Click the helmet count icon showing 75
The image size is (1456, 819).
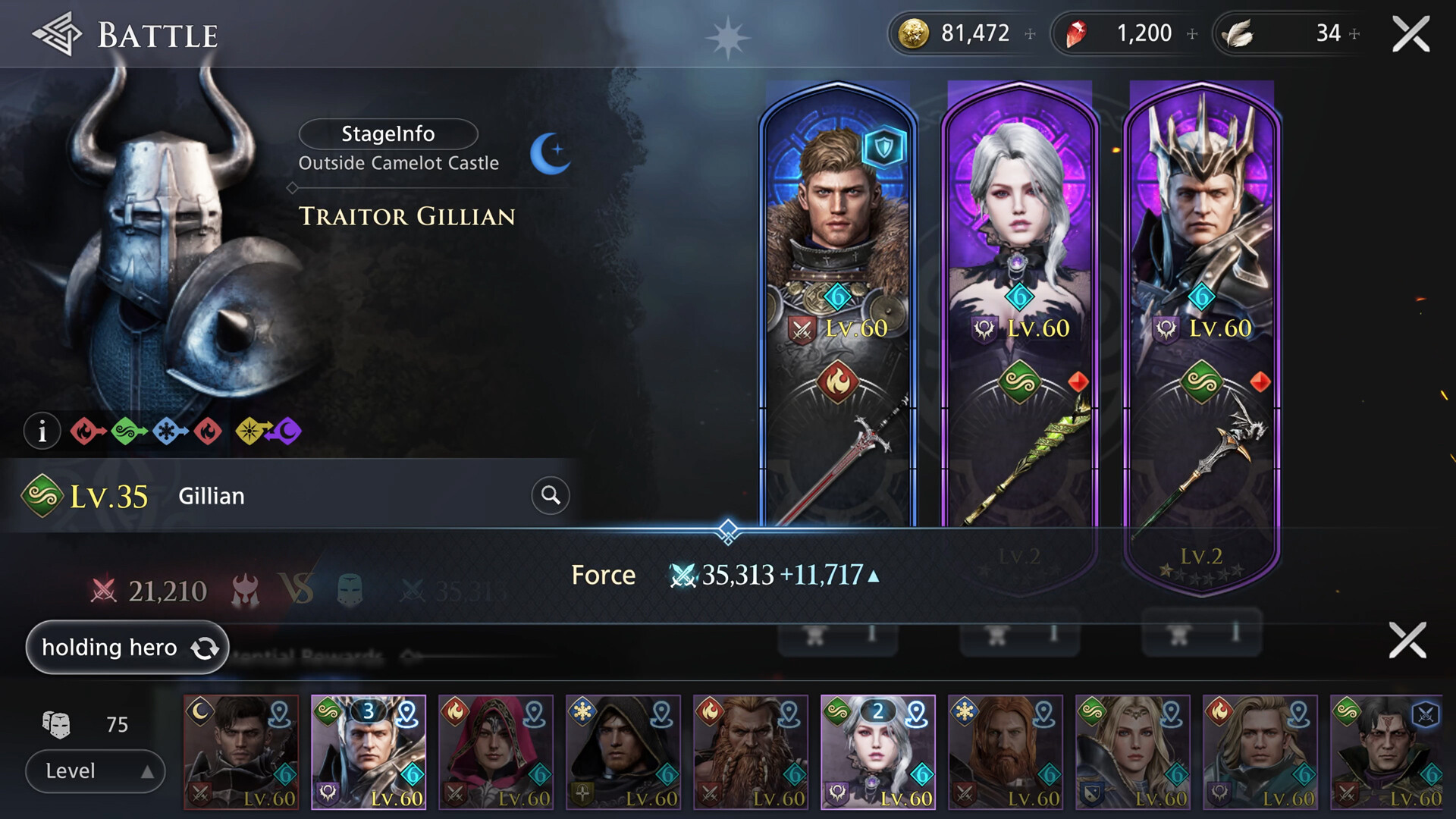(x=55, y=724)
